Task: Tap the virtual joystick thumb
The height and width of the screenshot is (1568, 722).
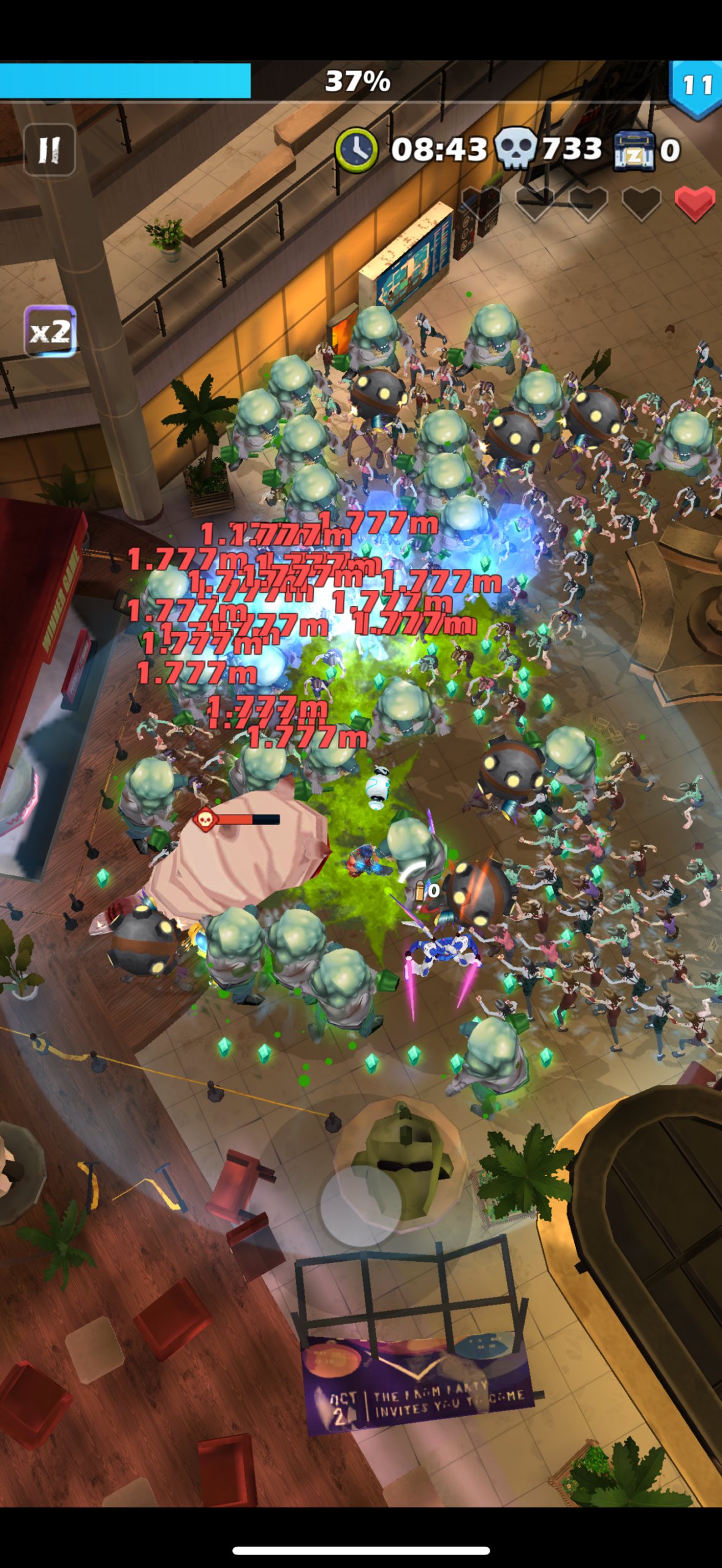Action: (360, 1206)
